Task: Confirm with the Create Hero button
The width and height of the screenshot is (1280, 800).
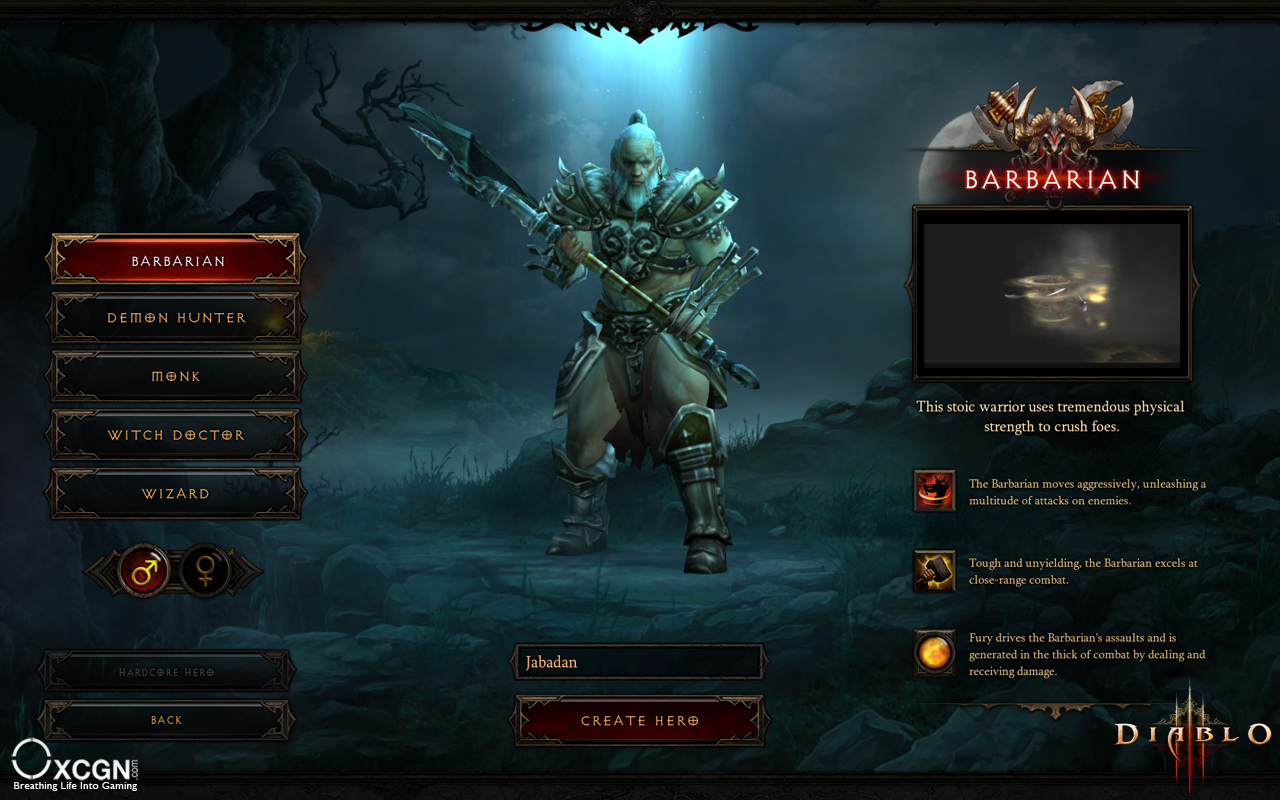Action: [x=640, y=720]
